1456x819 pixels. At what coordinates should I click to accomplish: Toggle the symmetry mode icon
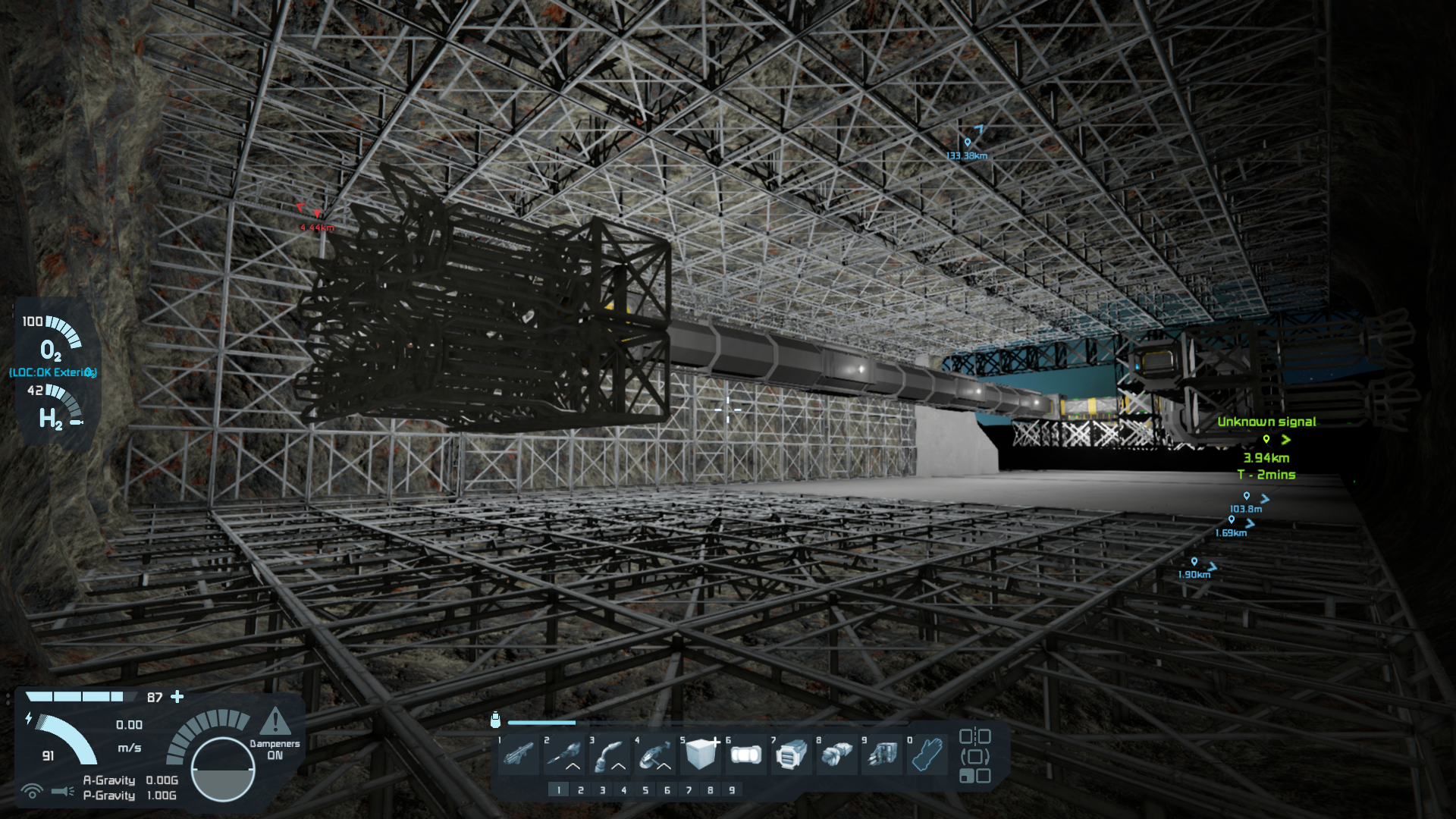pyautogui.click(x=974, y=736)
